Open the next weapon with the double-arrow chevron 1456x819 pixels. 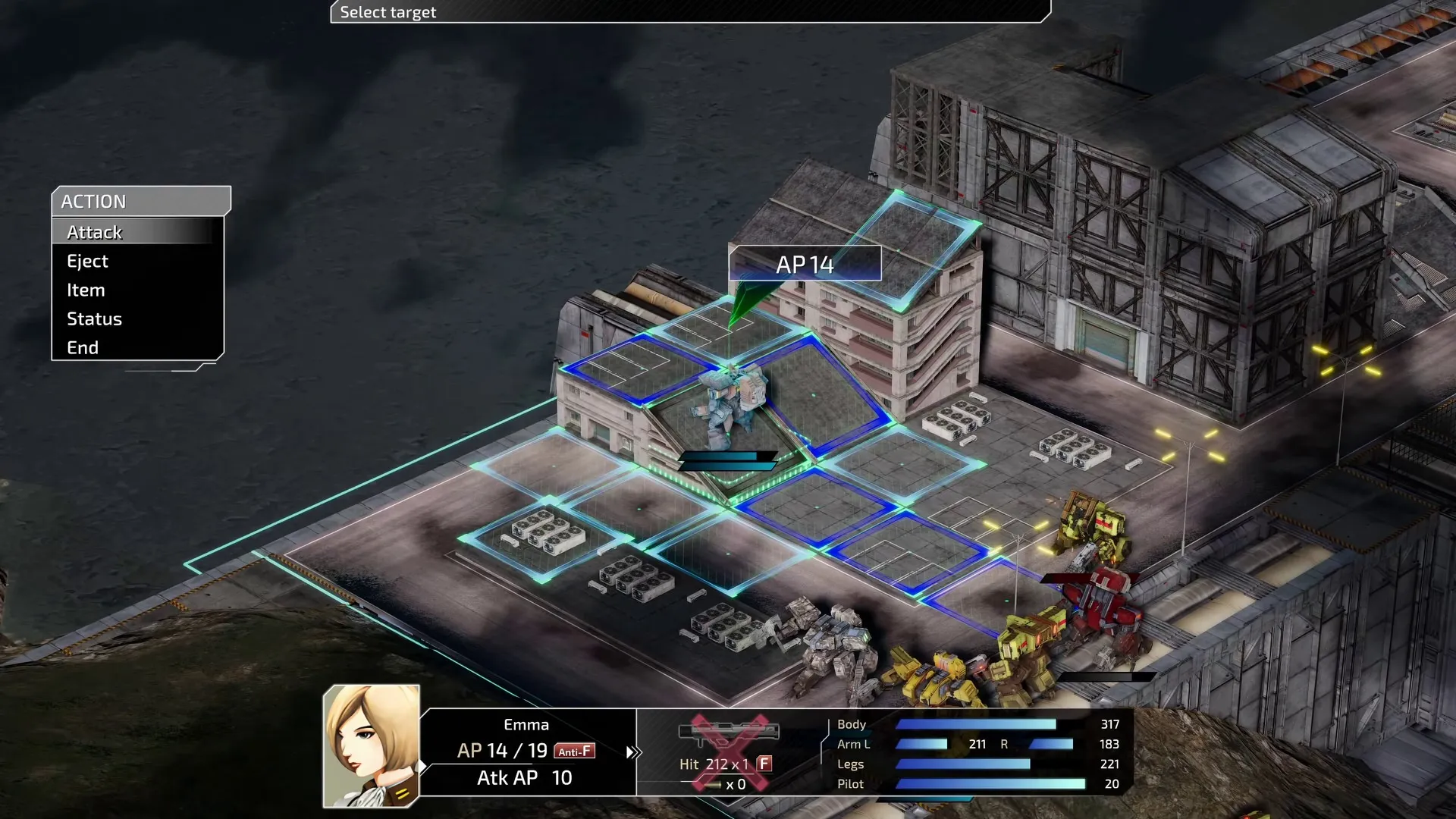point(632,752)
